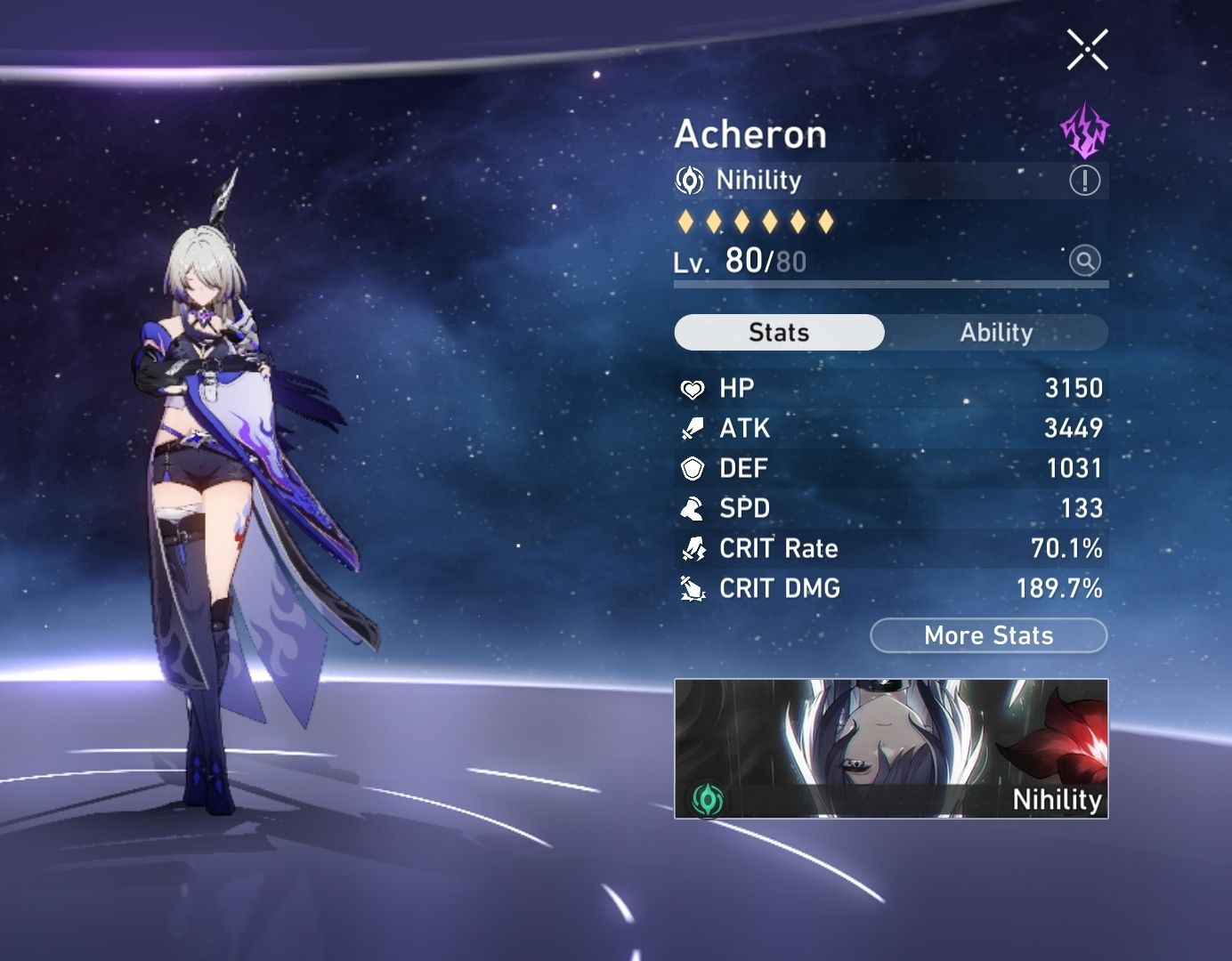Switch to the Stats tab
1232x961 pixels.
(x=779, y=332)
